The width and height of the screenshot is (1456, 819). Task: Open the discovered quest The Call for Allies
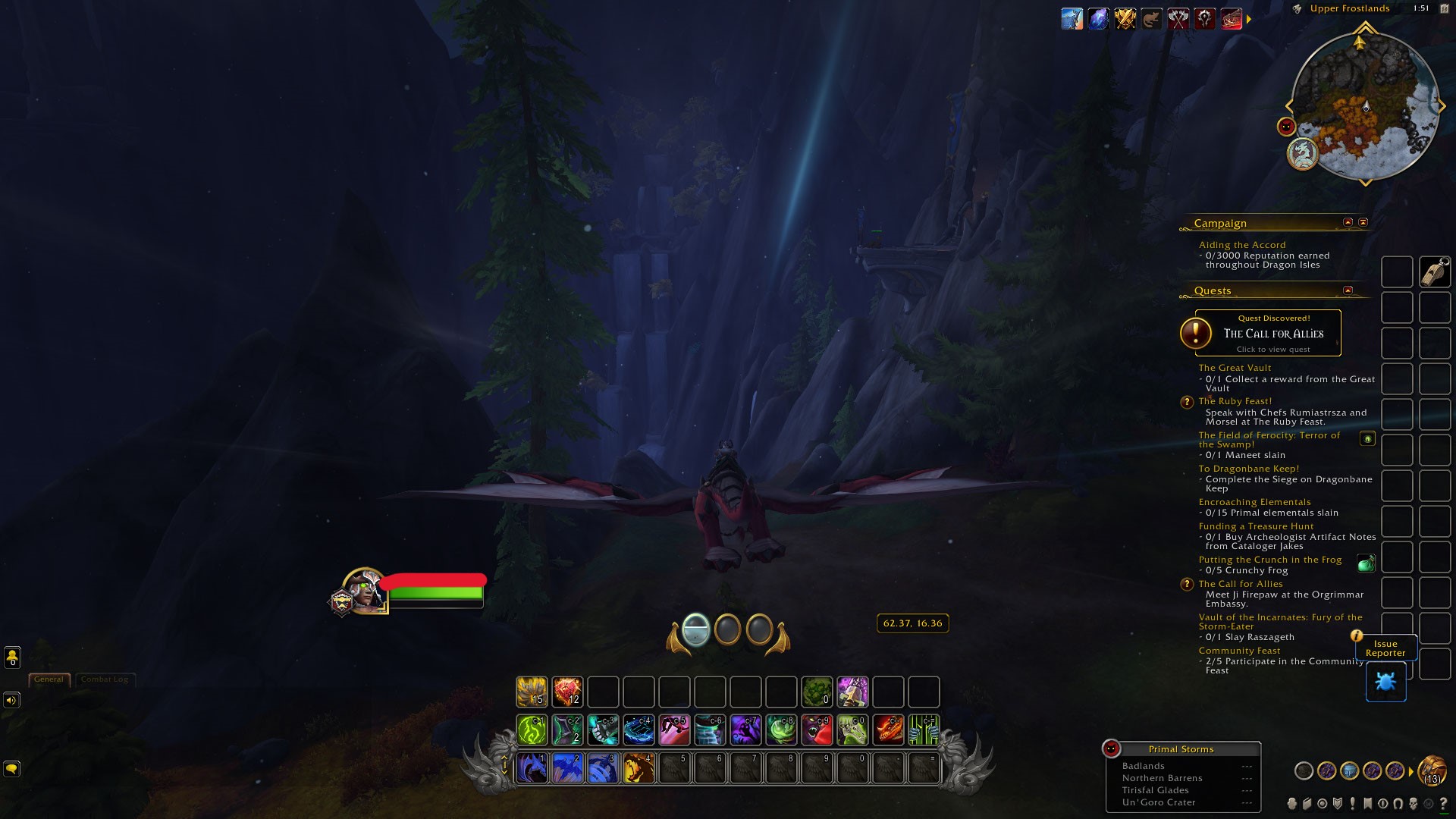[x=1267, y=333]
